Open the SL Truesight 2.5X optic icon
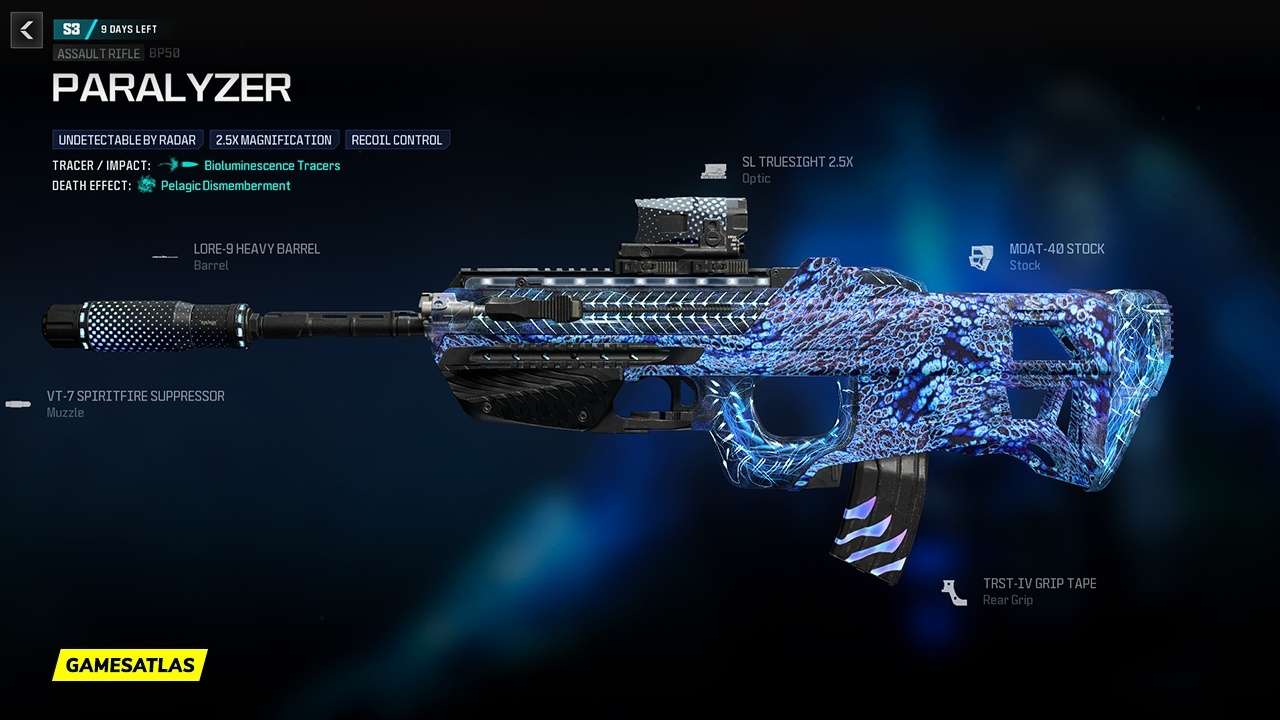The height and width of the screenshot is (720, 1280). 713,170
